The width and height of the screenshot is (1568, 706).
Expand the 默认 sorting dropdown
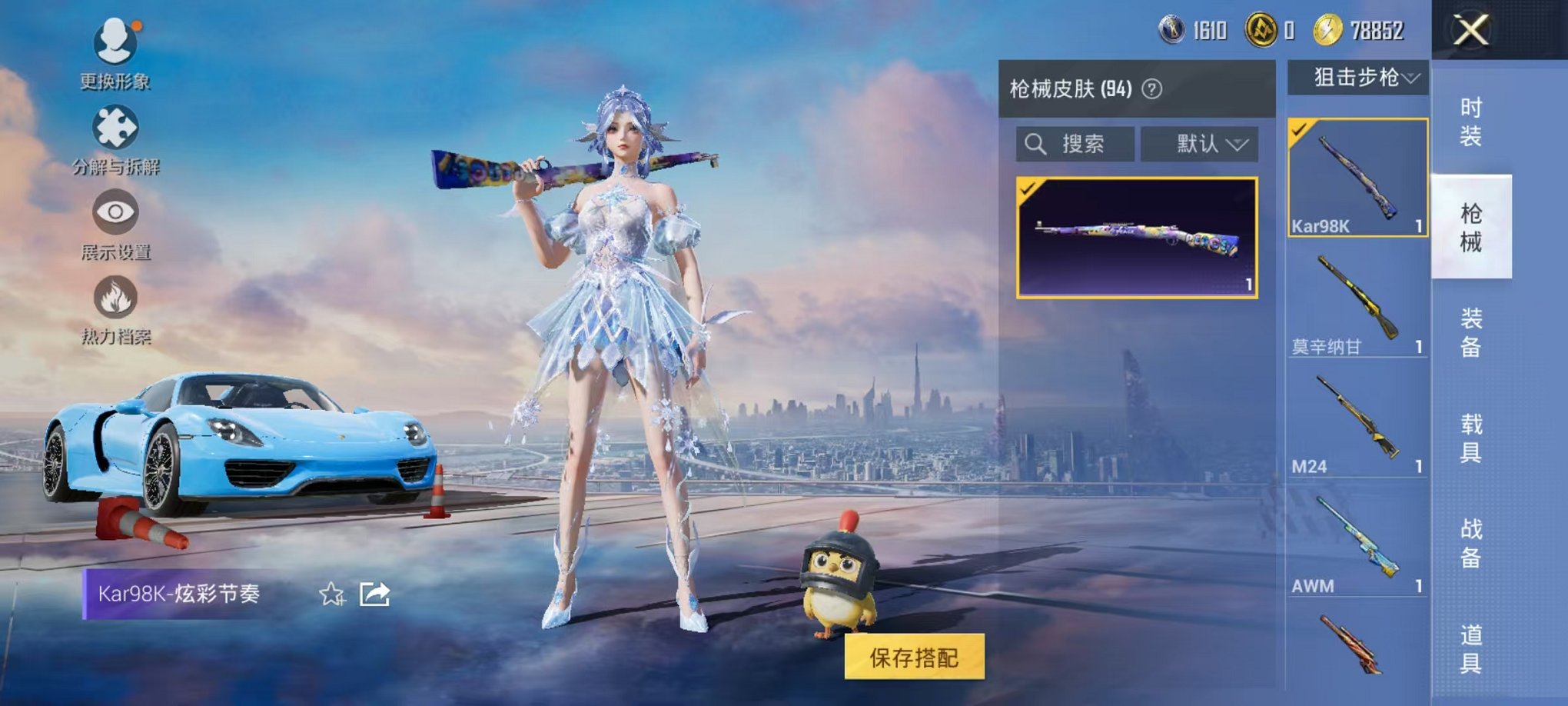point(1200,145)
